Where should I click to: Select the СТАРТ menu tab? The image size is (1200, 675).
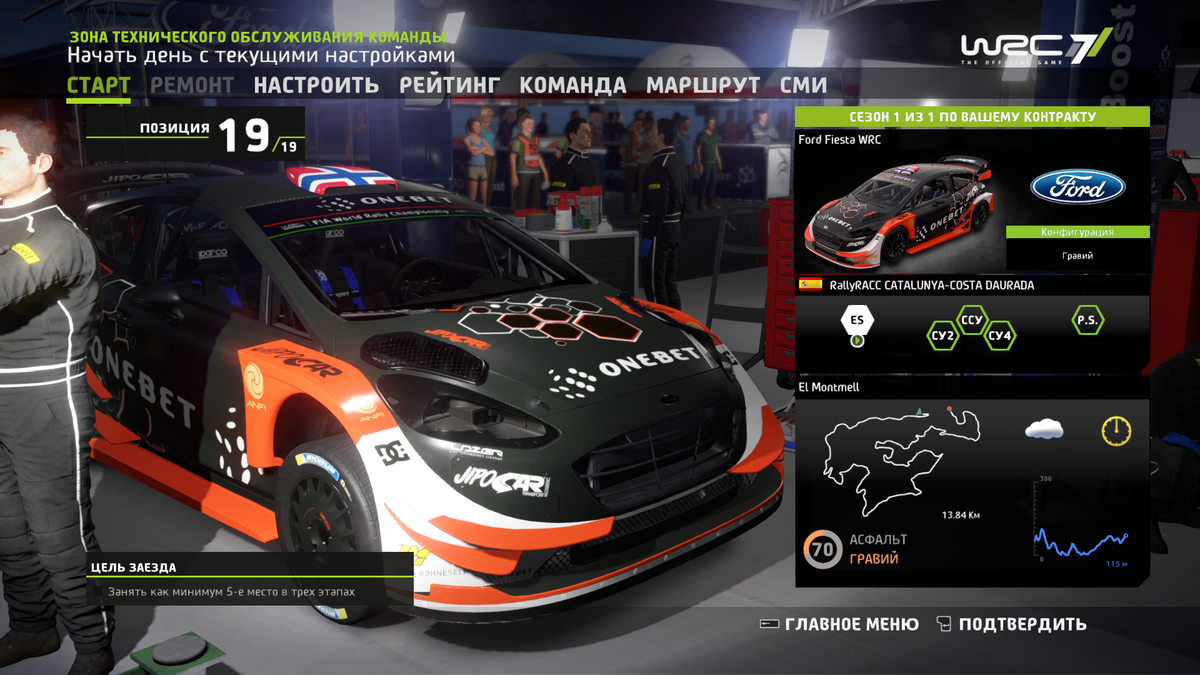98,85
